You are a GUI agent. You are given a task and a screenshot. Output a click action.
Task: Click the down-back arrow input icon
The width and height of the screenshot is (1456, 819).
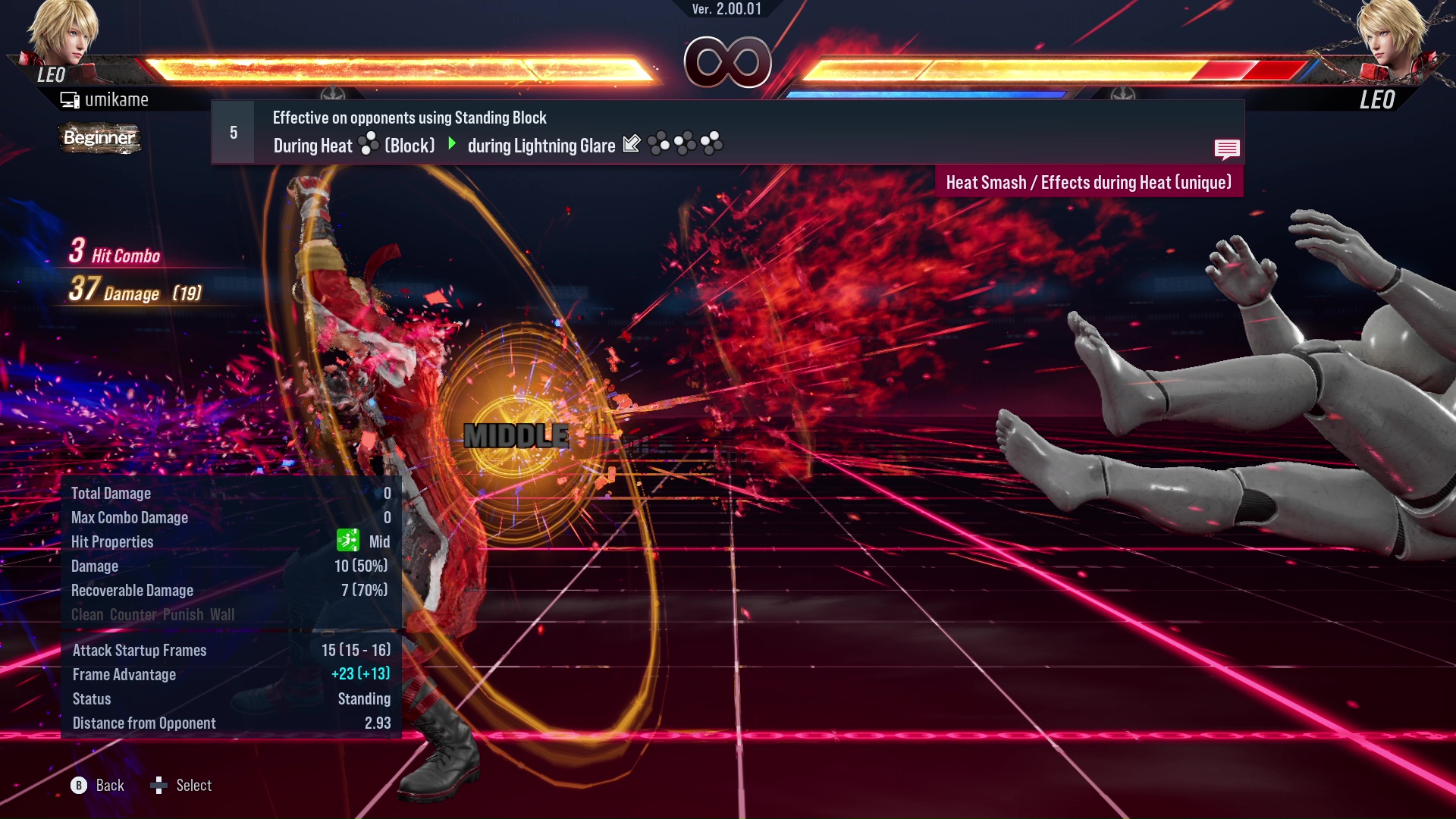pos(632,145)
